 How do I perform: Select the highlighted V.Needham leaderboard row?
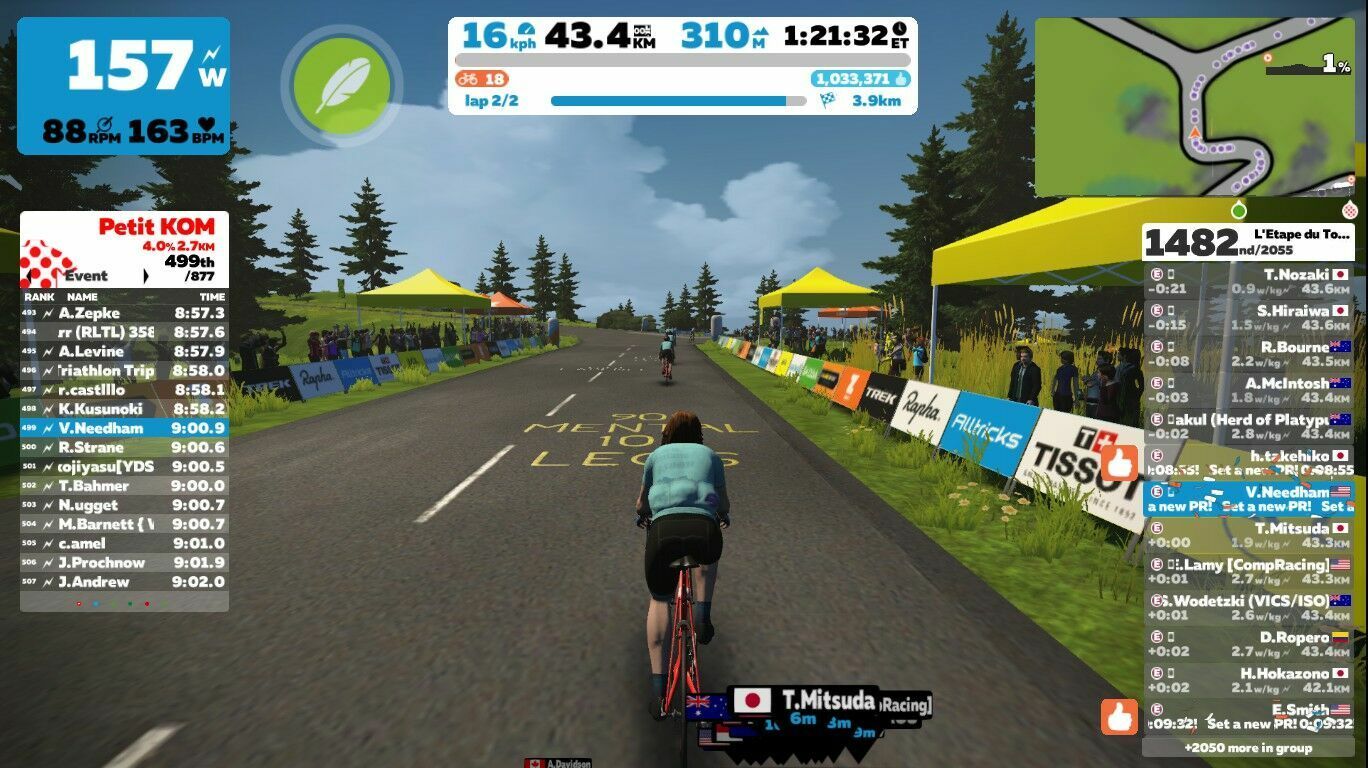(124, 428)
